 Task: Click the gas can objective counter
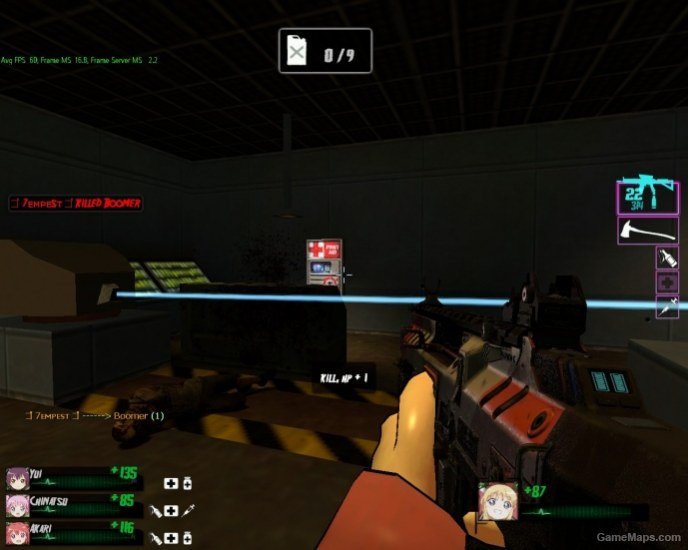[x=324, y=50]
